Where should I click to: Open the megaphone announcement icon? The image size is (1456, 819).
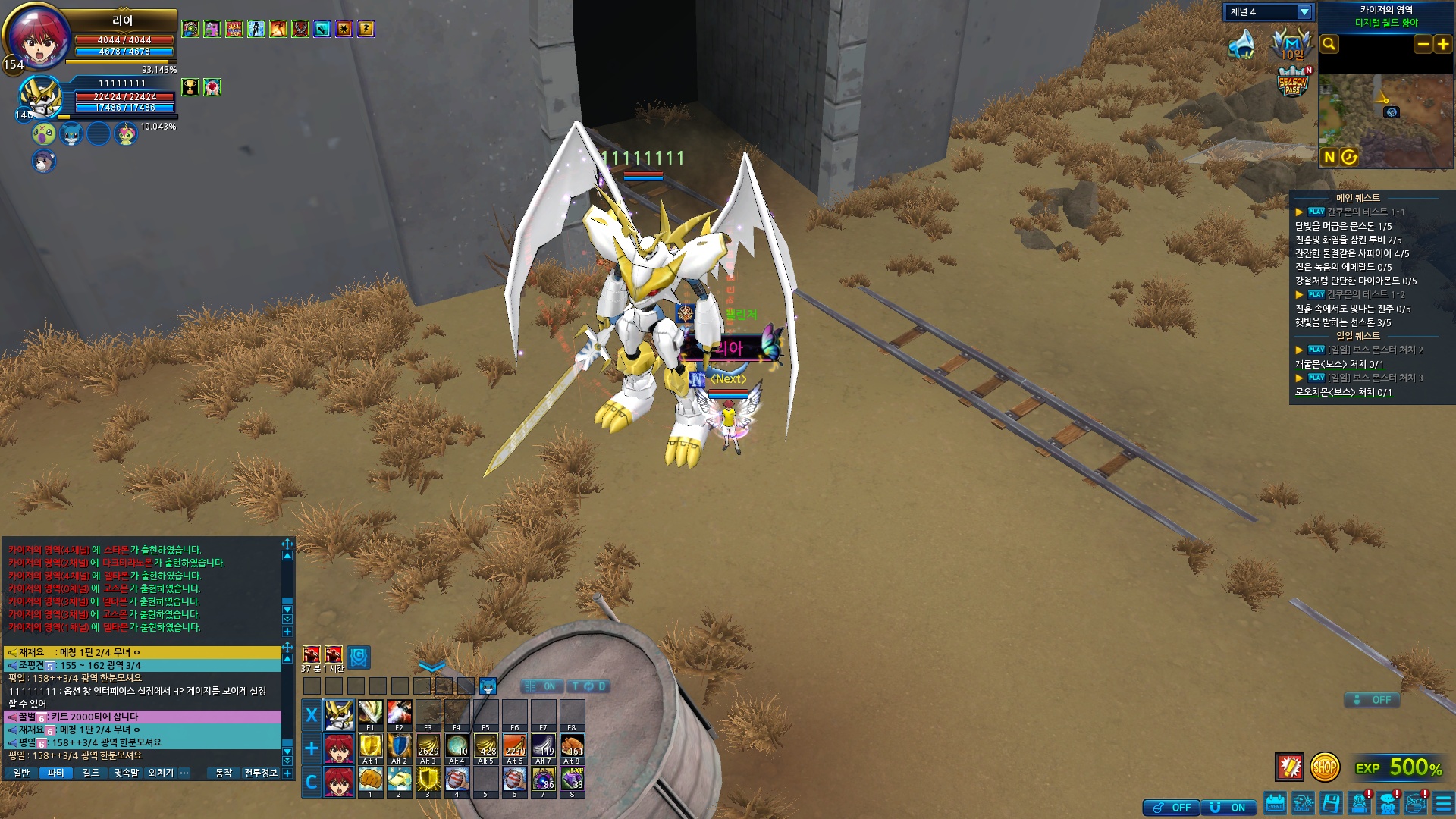pos(1241,45)
